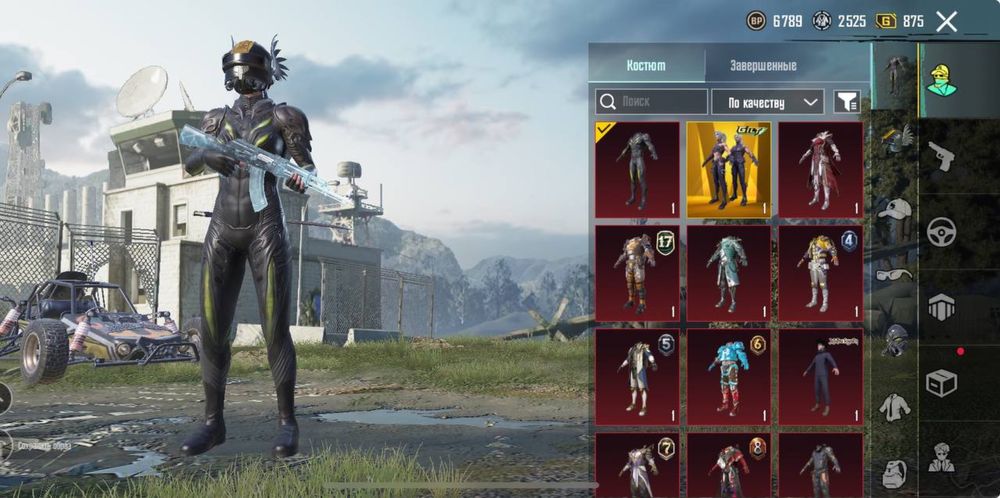Screen dimensions: 1000x498
Task: Select the blue and red outfit with badge 6
Action: point(728,376)
